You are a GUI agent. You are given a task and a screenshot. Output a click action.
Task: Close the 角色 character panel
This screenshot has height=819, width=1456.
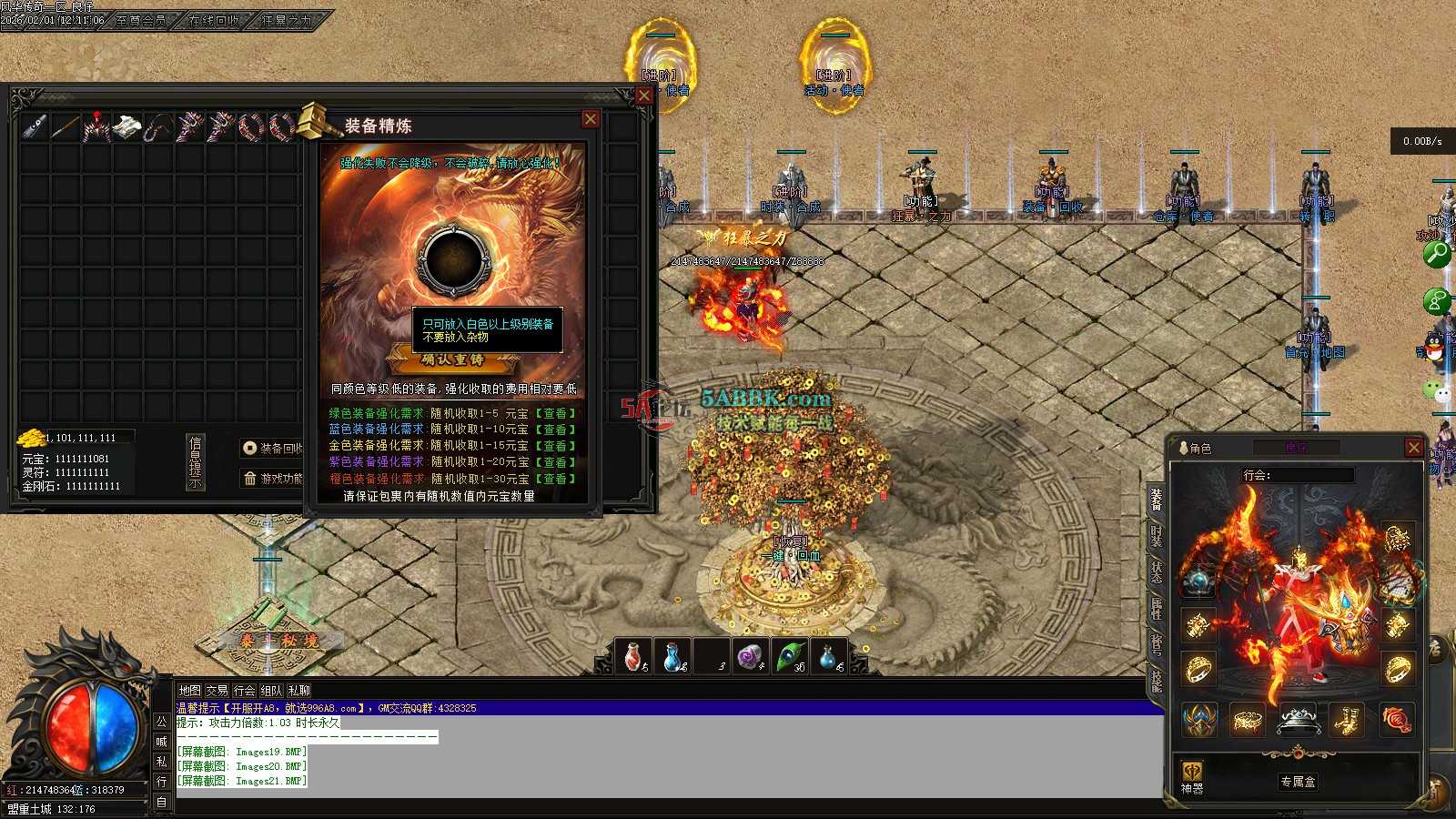1413,447
